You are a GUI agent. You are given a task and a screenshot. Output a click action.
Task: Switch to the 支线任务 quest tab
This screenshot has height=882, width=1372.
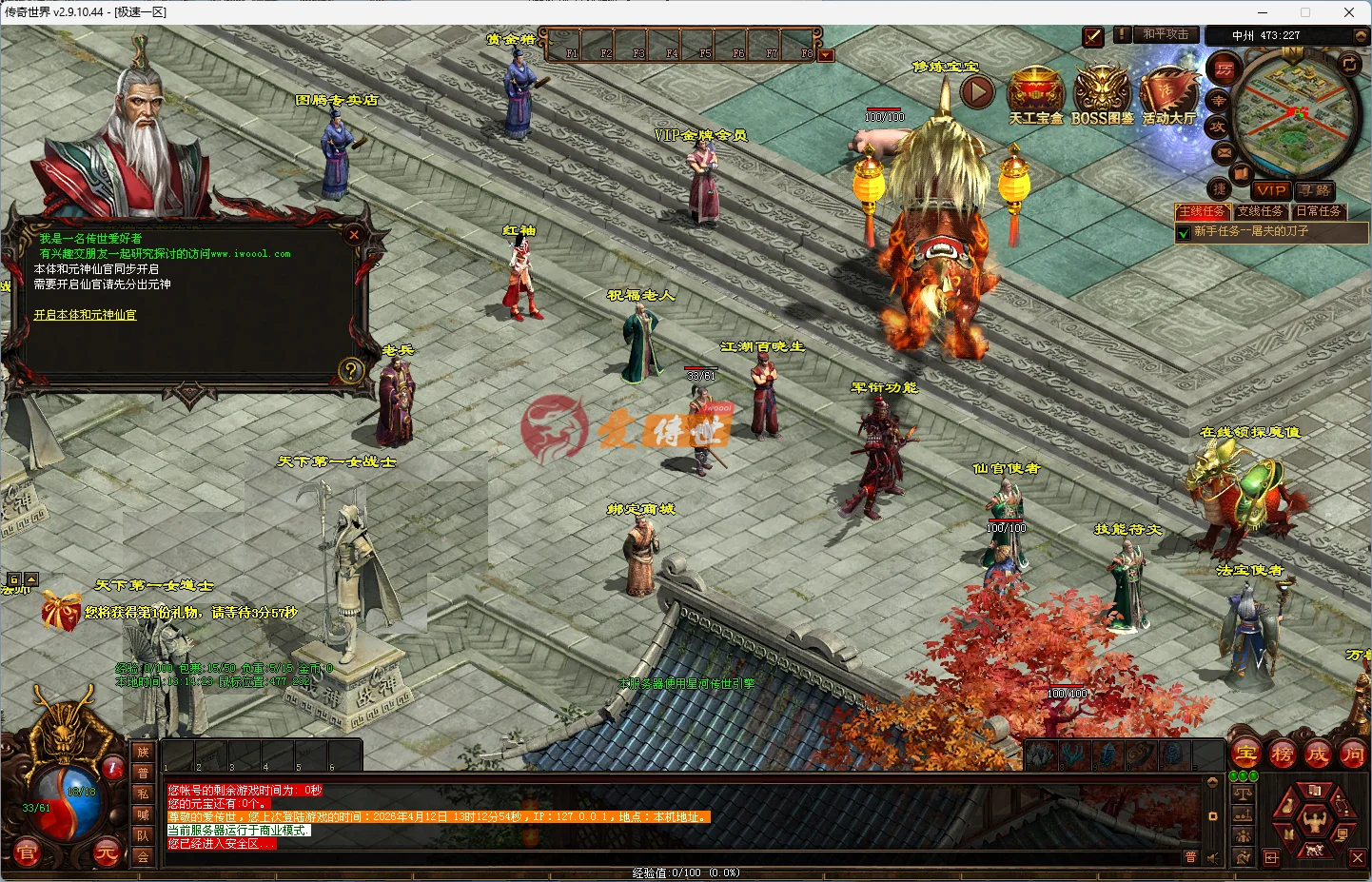(x=1261, y=211)
